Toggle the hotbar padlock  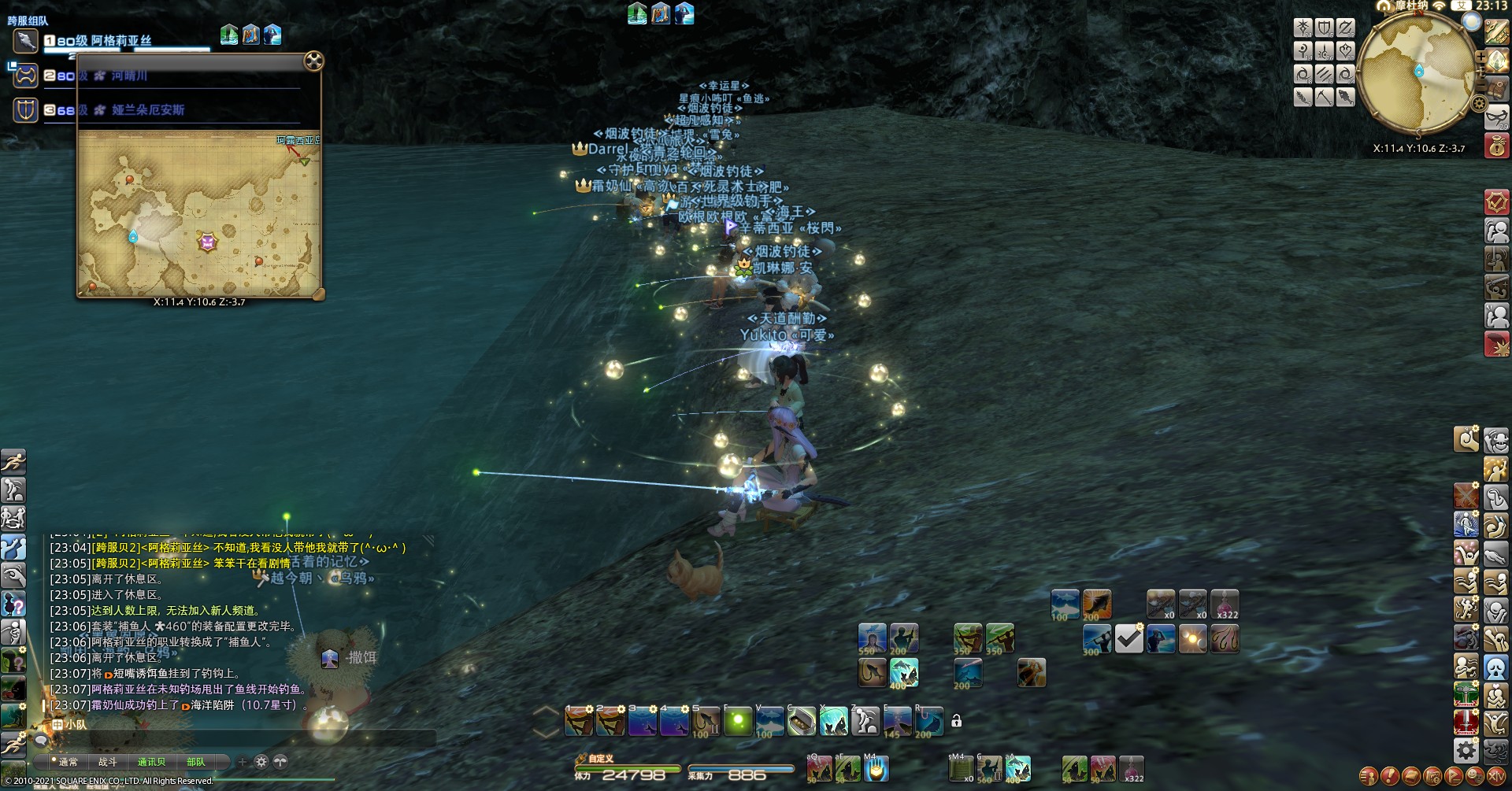click(956, 721)
